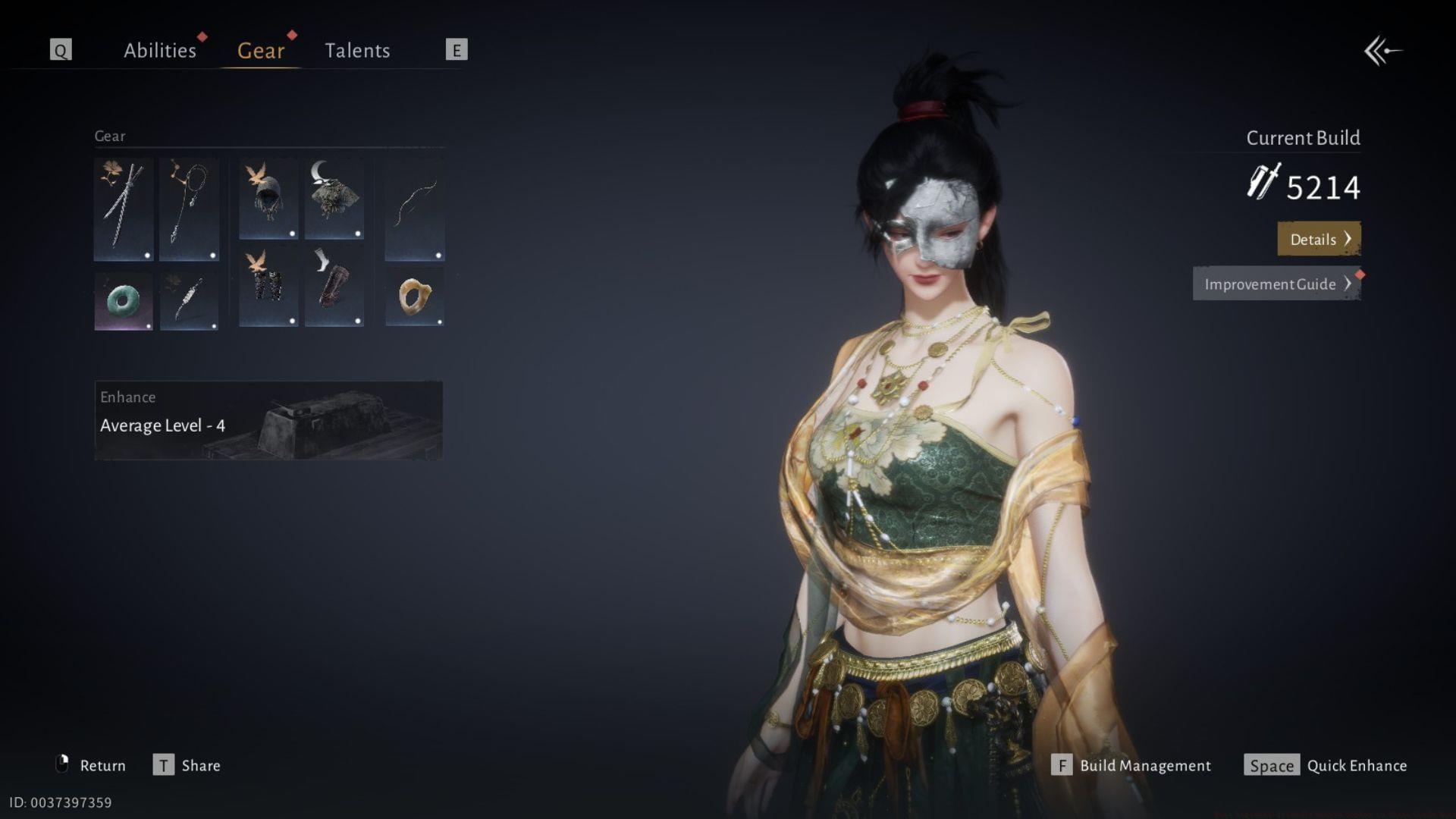The width and height of the screenshot is (1456, 819).
Task: Open the bowstring ranged weapon slot
Action: (x=415, y=206)
